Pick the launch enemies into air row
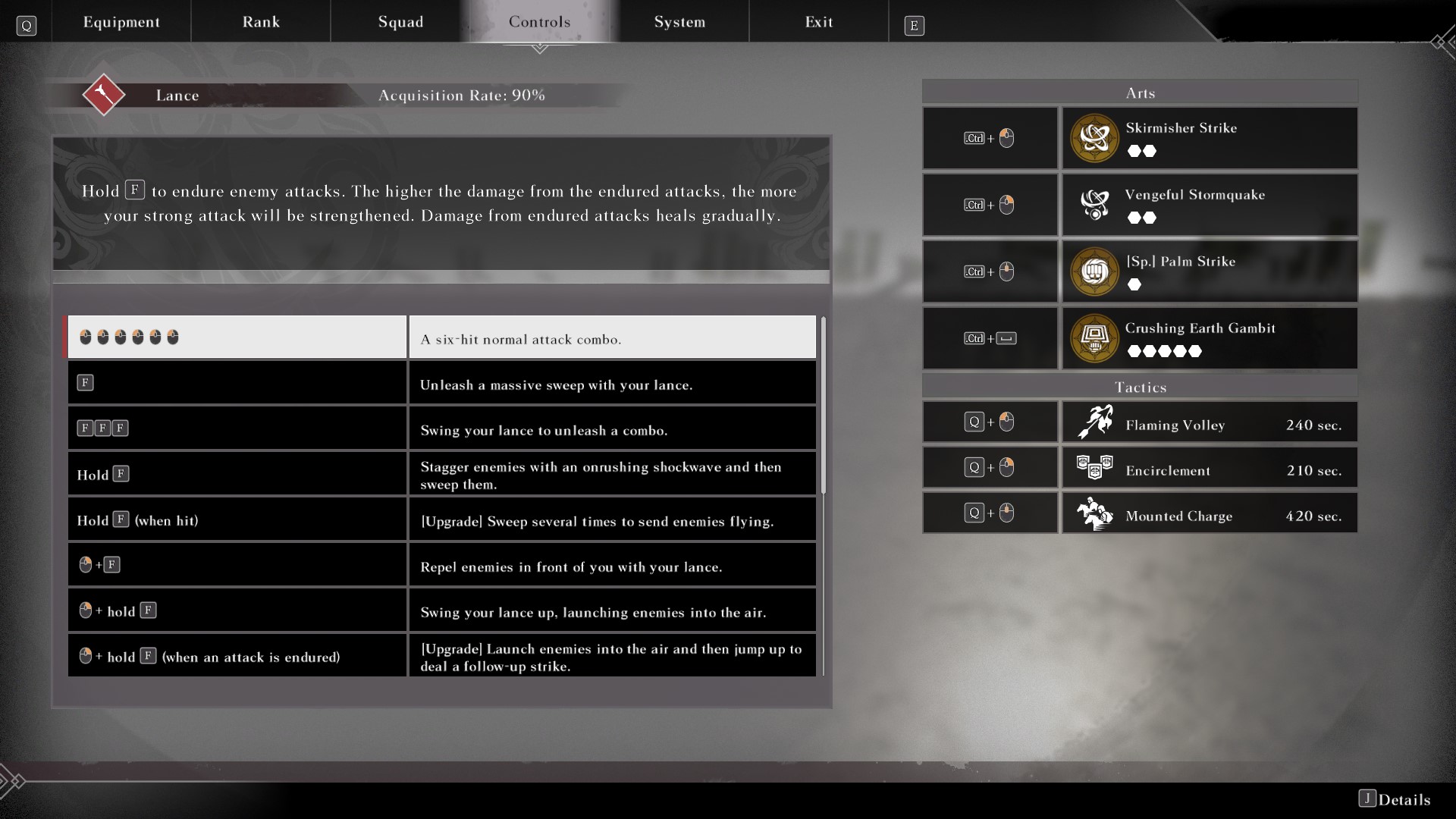This screenshot has width=1456, height=819. (441, 610)
